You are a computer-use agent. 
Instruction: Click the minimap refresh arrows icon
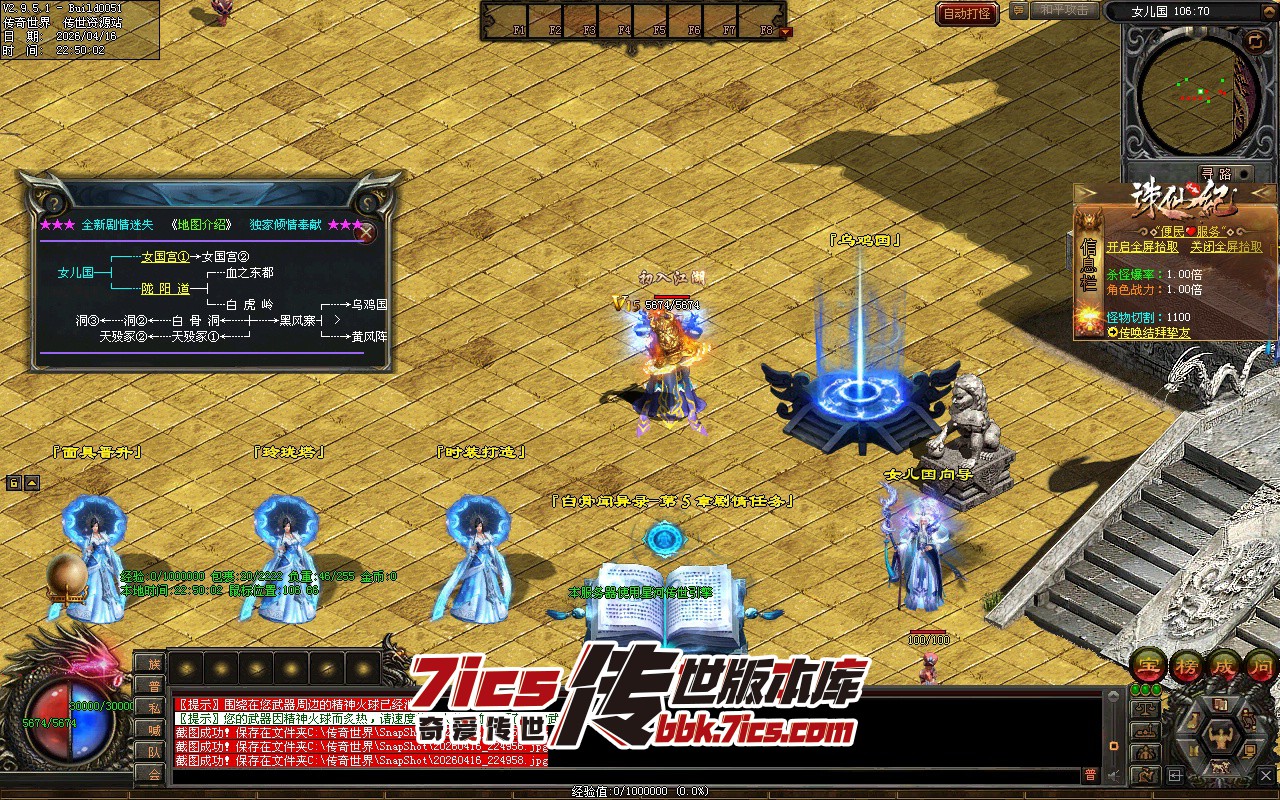tap(1255, 41)
